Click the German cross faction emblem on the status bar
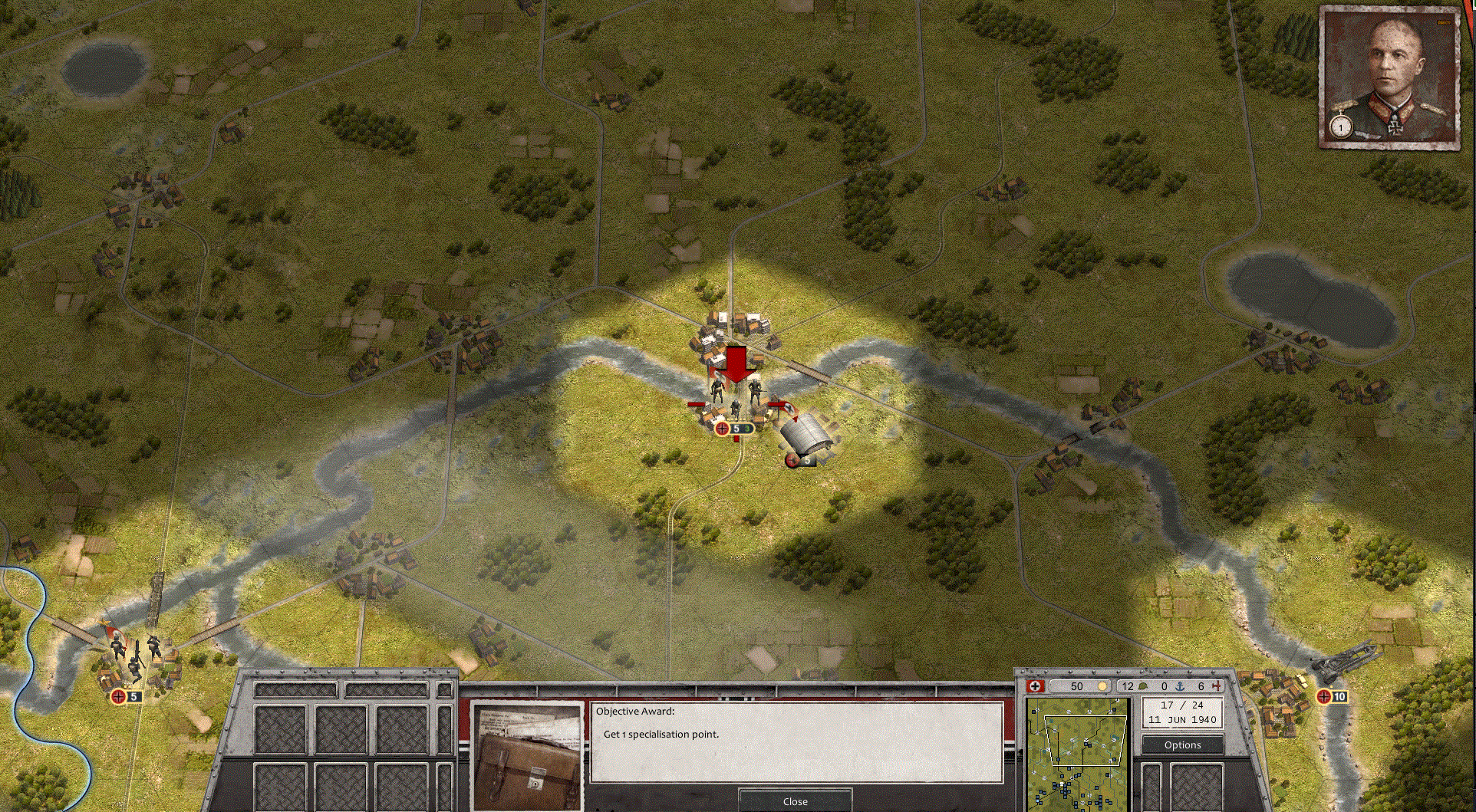 [x=1036, y=686]
